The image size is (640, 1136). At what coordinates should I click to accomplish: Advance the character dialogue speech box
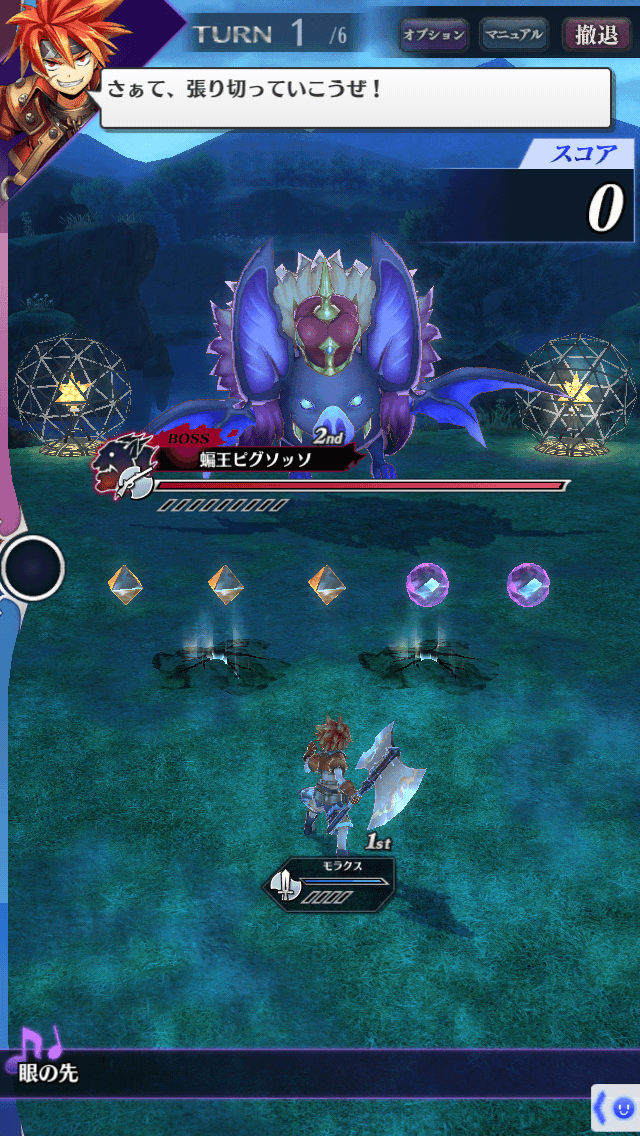pos(355,97)
